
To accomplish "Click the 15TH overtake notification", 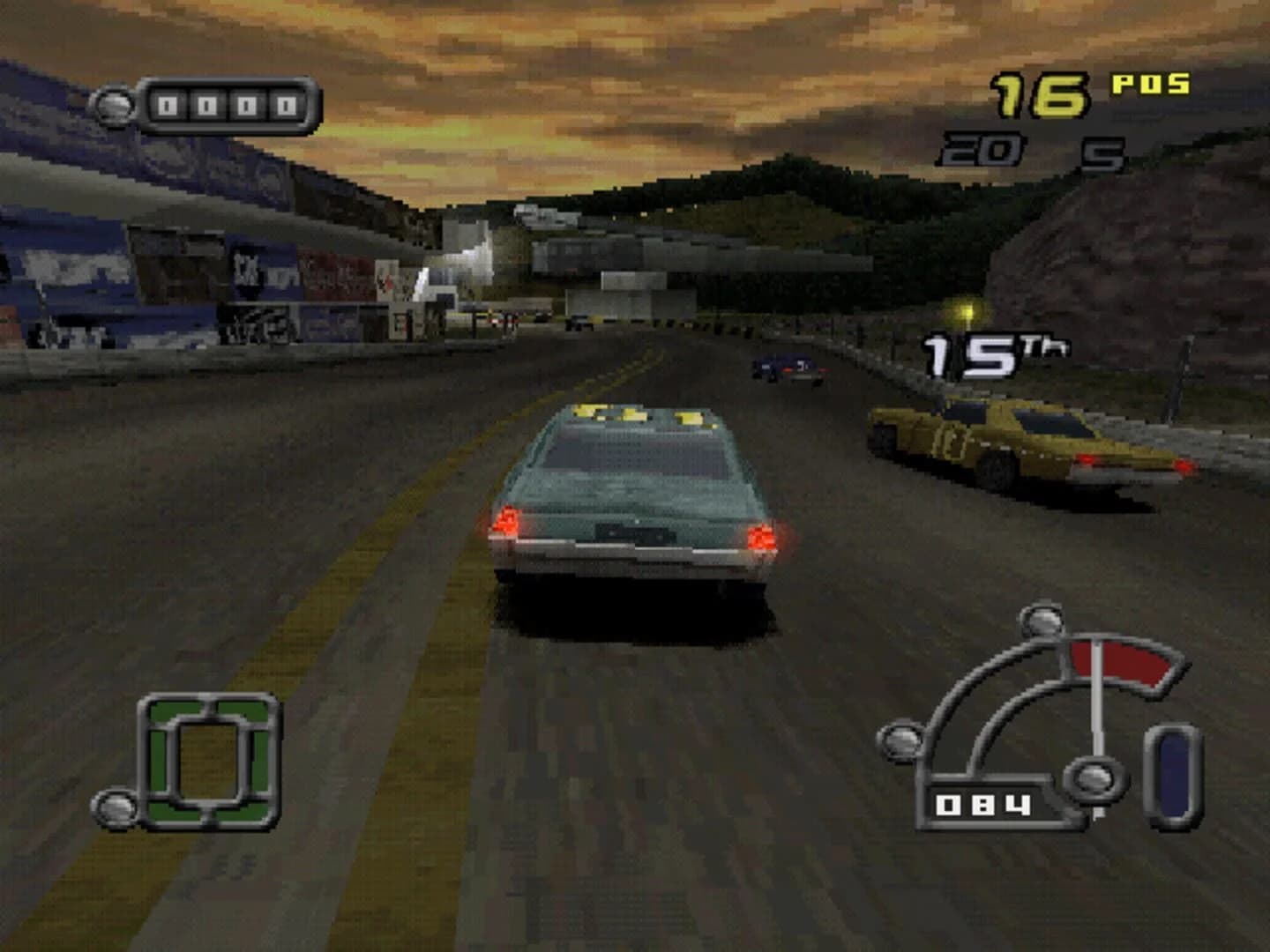I will [x=992, y=353].
